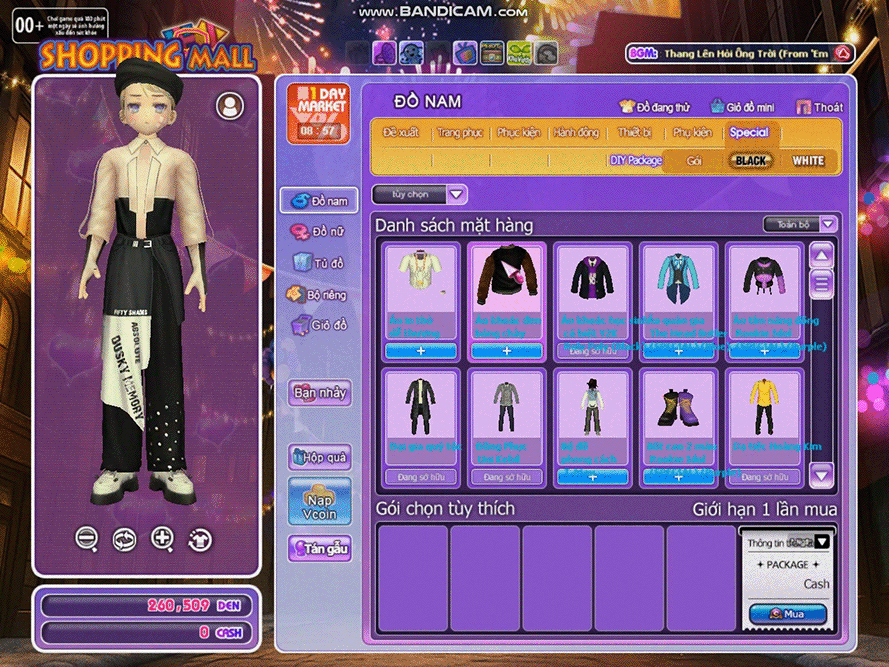The image size is (889, 667).
Task: Click the Tán gẫu chat button
Action: click(320, 548)
